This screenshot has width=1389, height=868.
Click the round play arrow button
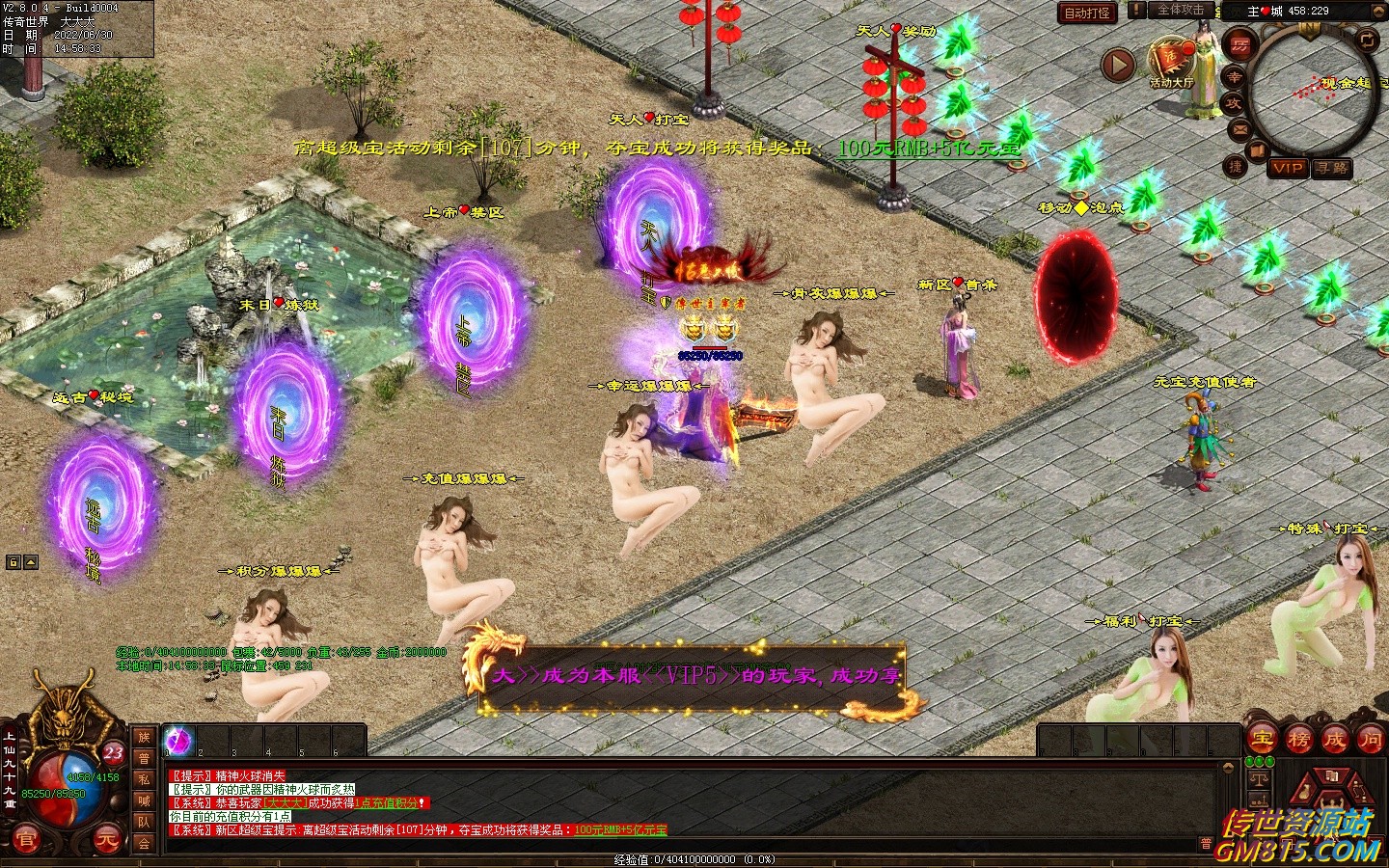click(x=1118, y=66)
